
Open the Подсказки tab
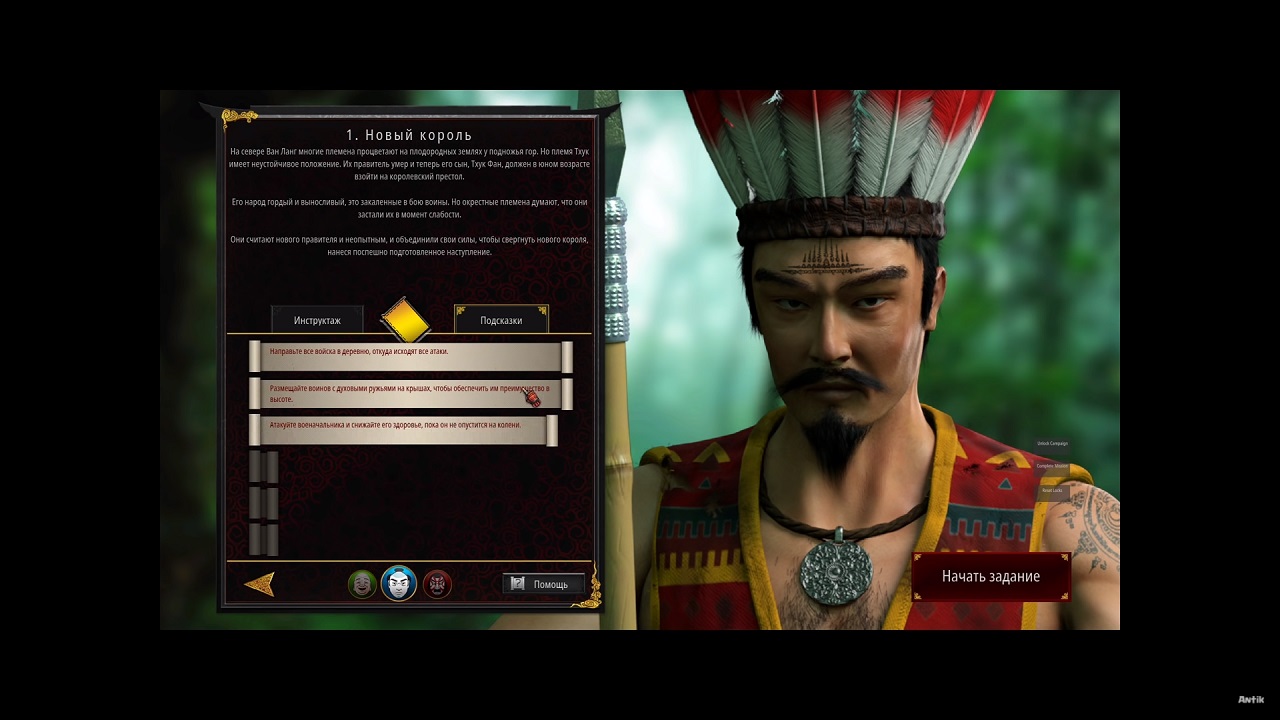click(x=501, y=320)
